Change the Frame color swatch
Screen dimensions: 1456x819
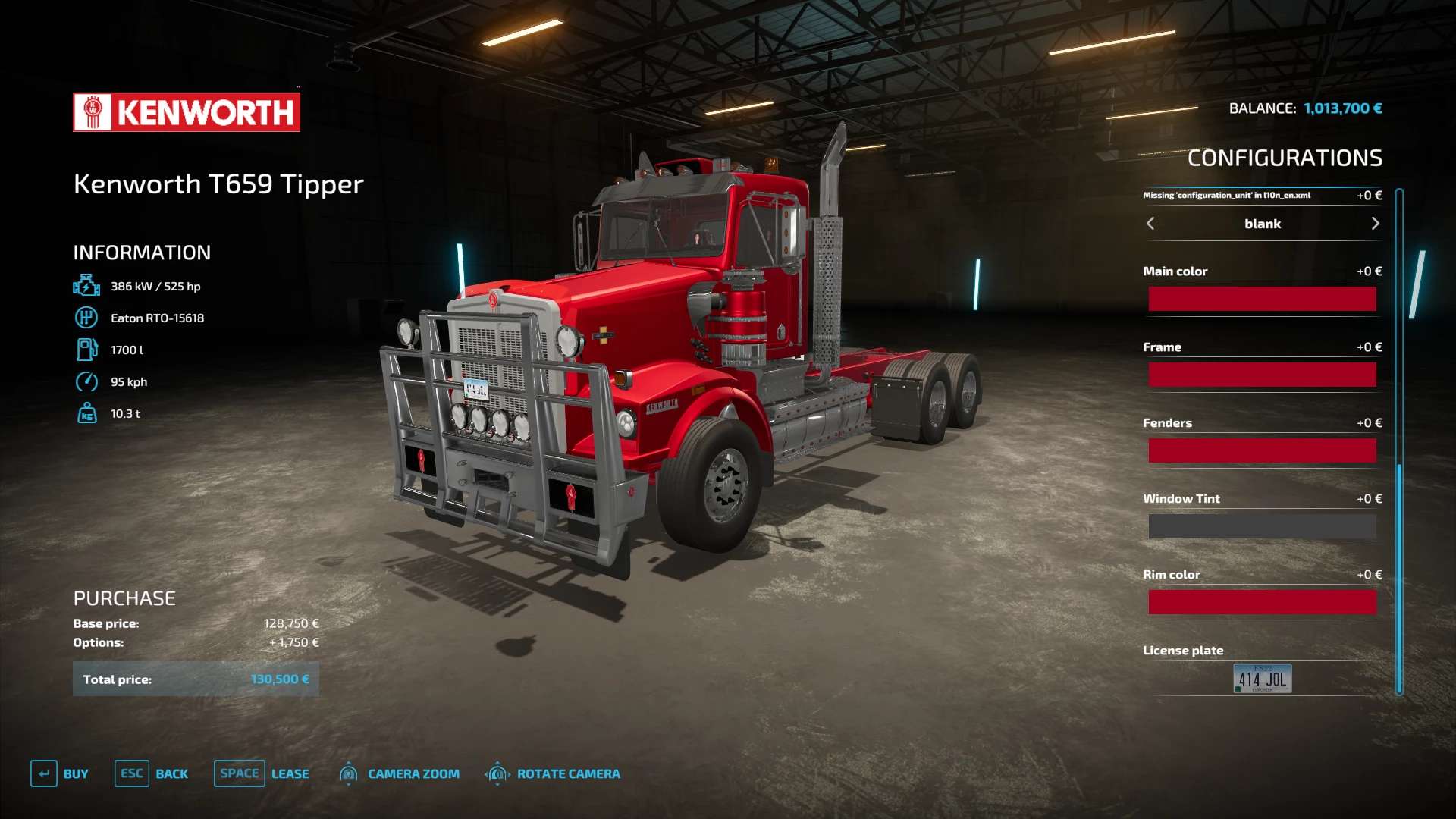(1262, 375)
